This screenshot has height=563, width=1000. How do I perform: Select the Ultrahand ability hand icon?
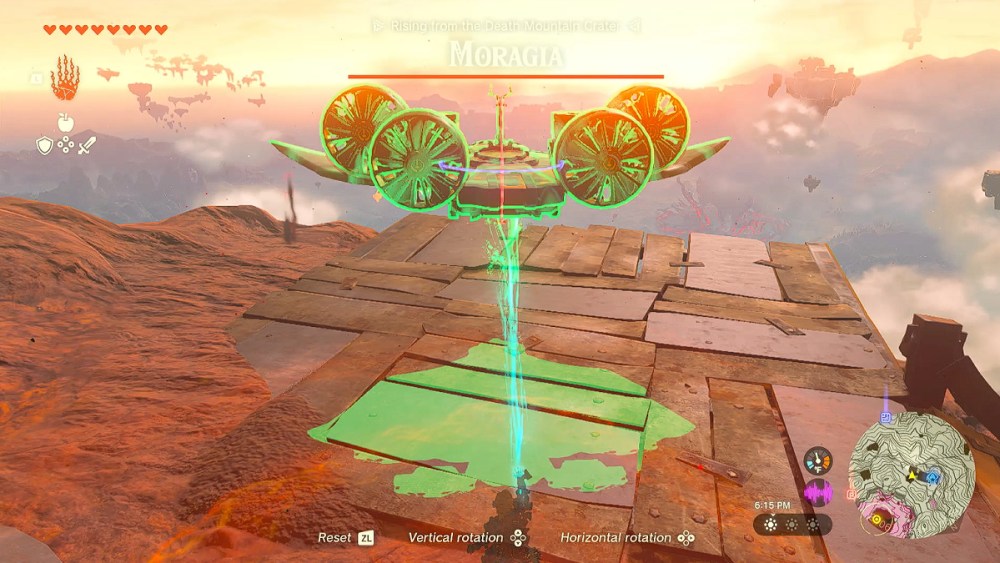pyautogui.click(x=65, y=77)
